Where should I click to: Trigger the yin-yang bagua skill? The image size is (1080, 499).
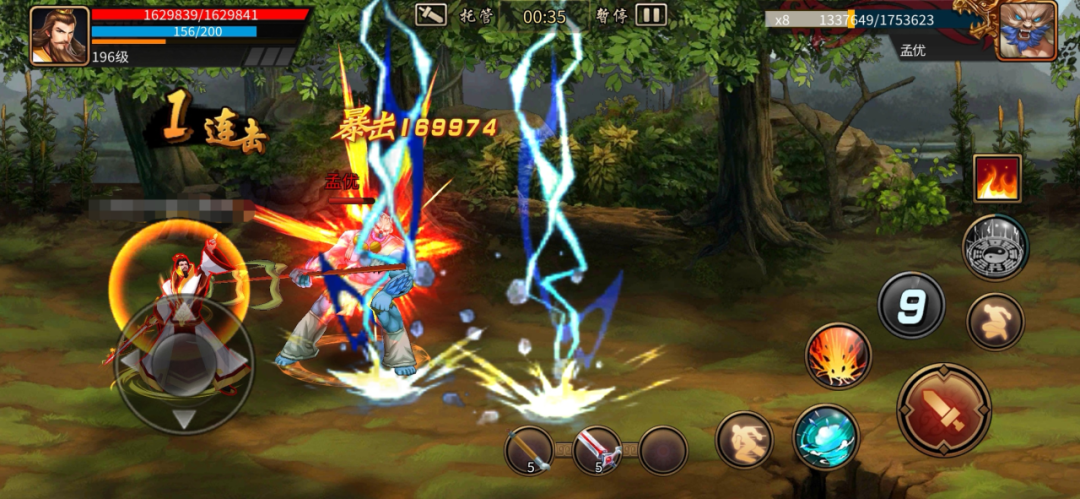[995, 248]
